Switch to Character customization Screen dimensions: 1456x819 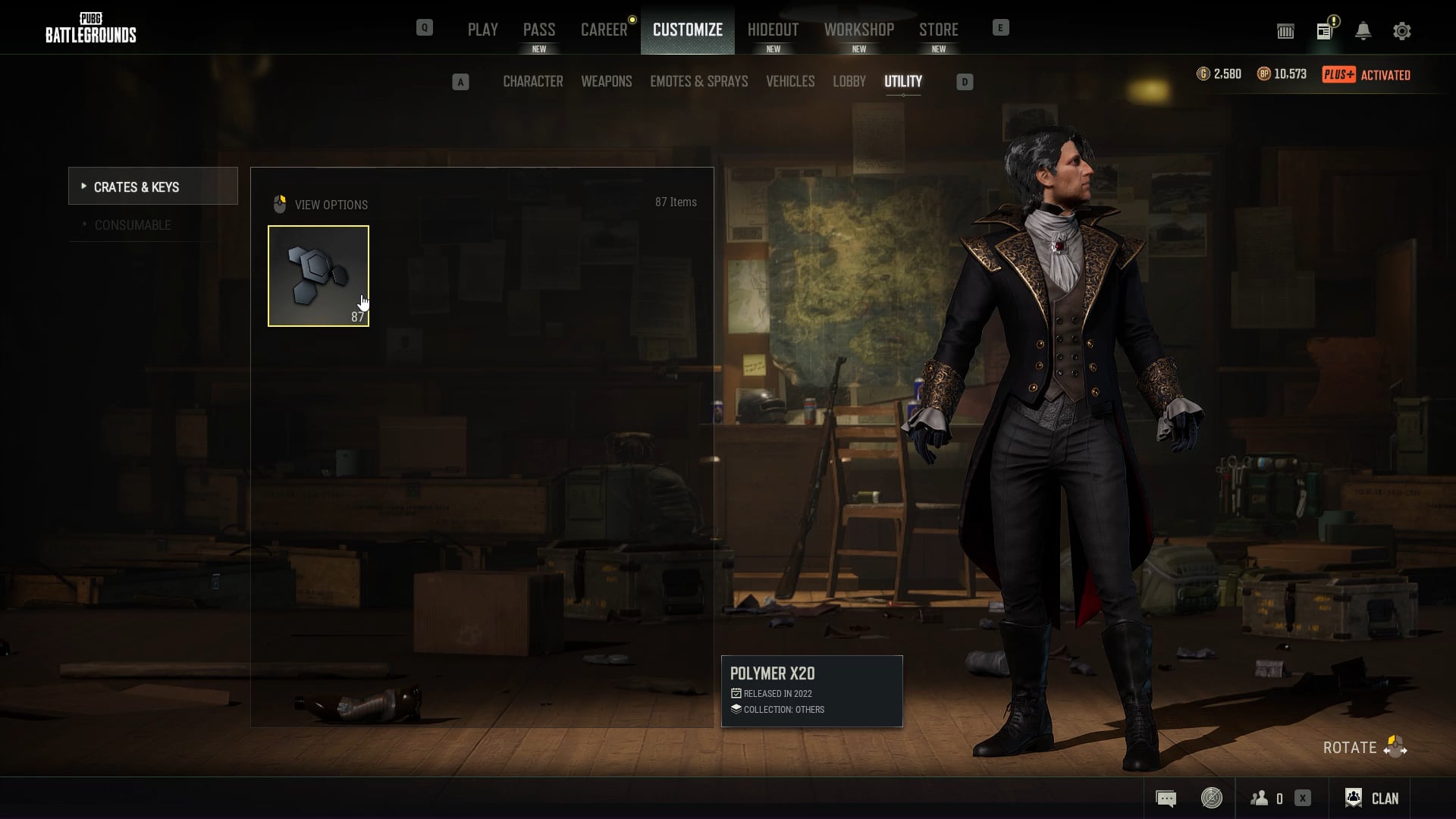[532, 81]
